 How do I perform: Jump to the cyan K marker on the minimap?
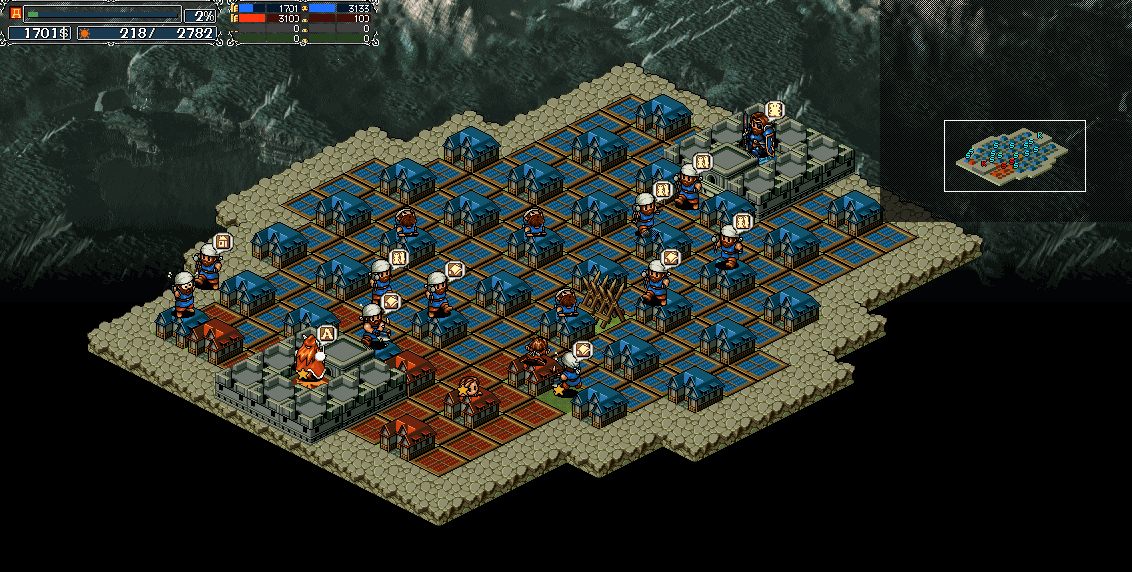click(1040, 136)
